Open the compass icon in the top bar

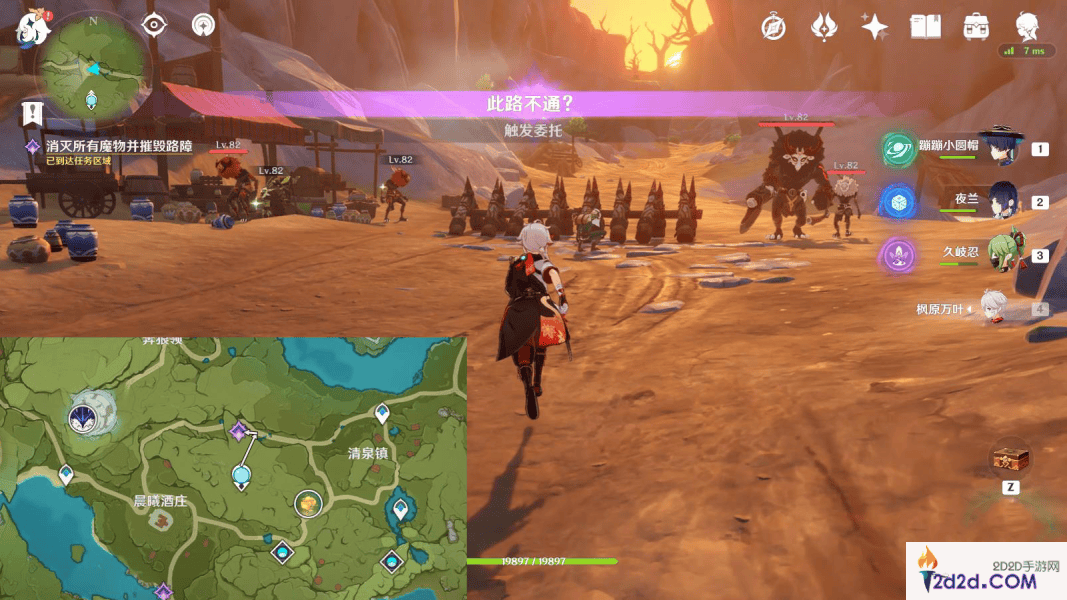(773, 27)
